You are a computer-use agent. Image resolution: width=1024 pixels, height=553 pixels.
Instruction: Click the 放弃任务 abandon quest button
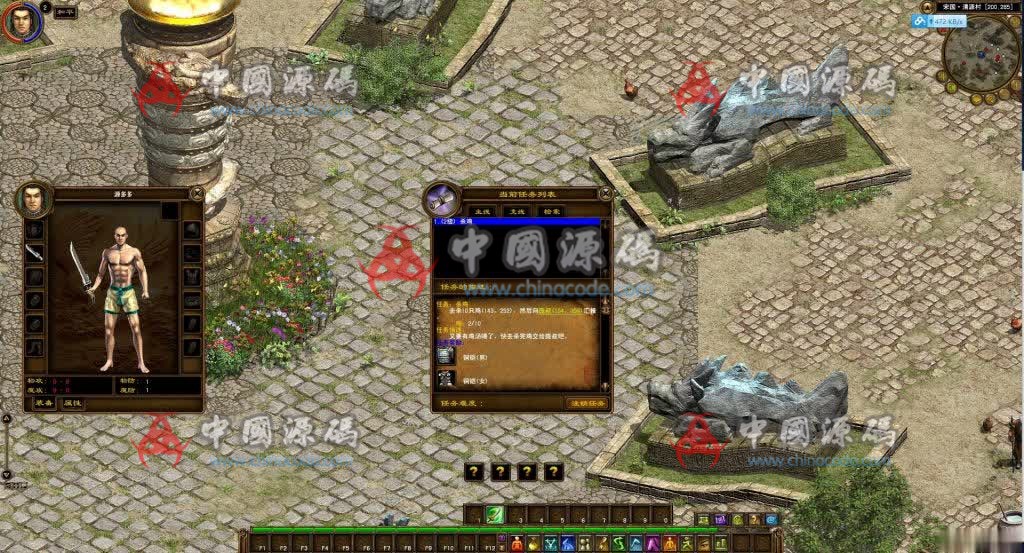click(x=588, y=403)
